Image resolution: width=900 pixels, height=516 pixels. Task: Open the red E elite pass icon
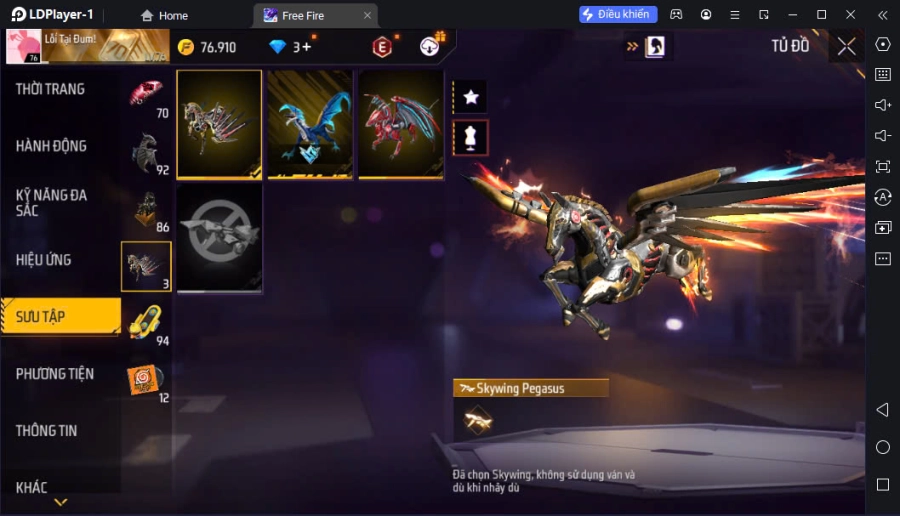coord(382,47)
